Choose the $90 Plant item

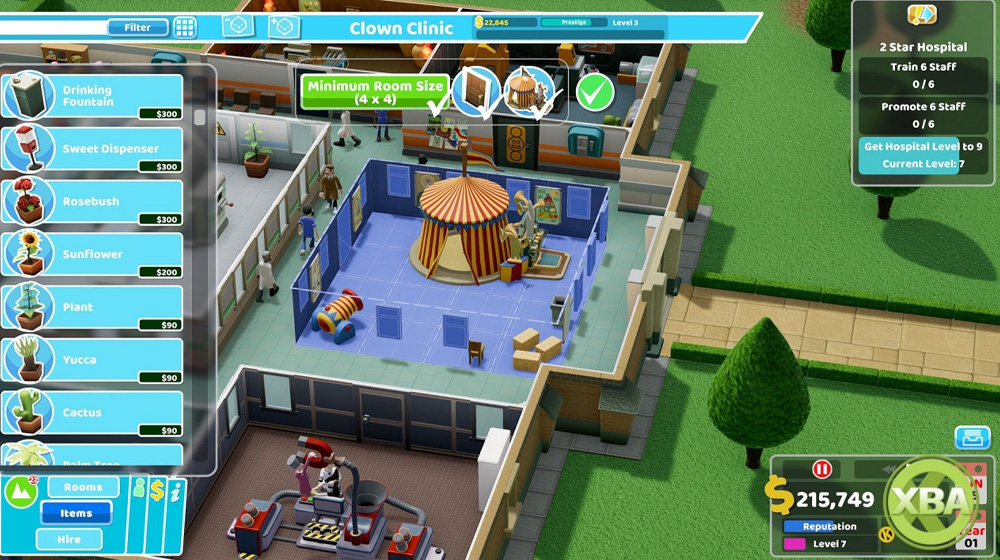[93, 307]
